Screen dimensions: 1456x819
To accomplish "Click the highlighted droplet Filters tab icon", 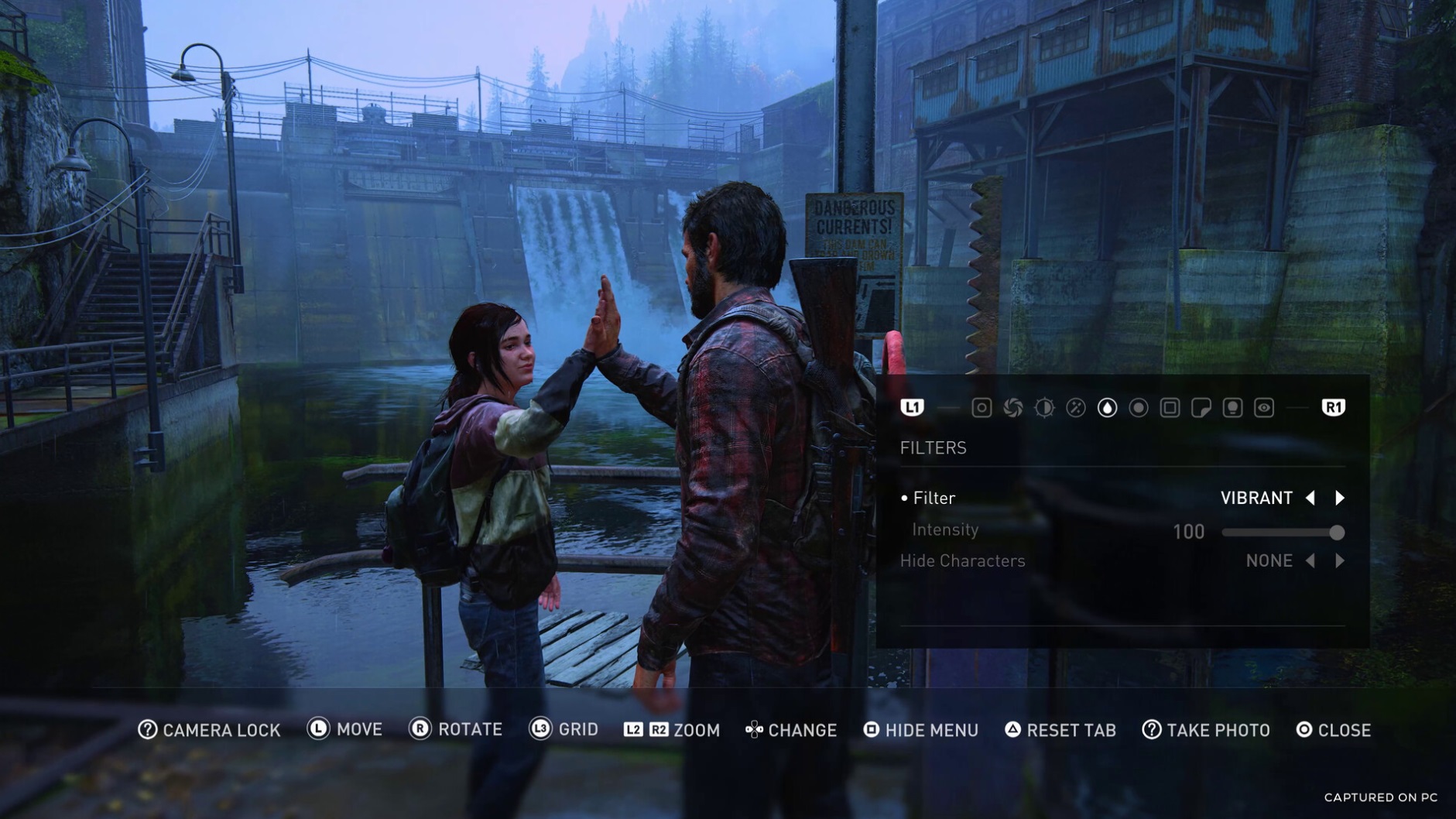I will [x=1107, y=408].
